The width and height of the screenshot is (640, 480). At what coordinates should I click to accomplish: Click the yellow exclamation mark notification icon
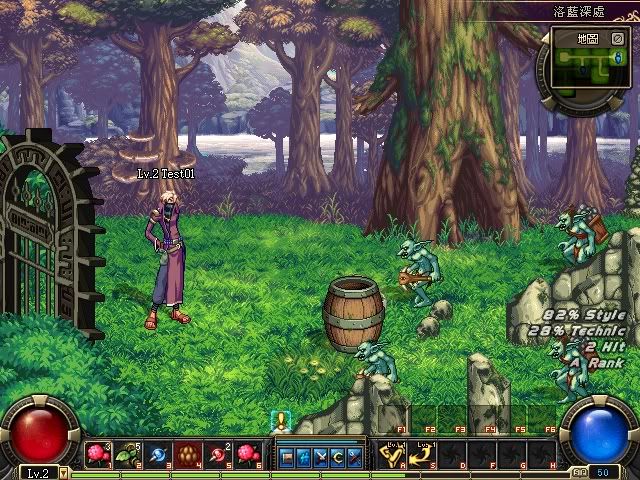click(x=283, y=420)
